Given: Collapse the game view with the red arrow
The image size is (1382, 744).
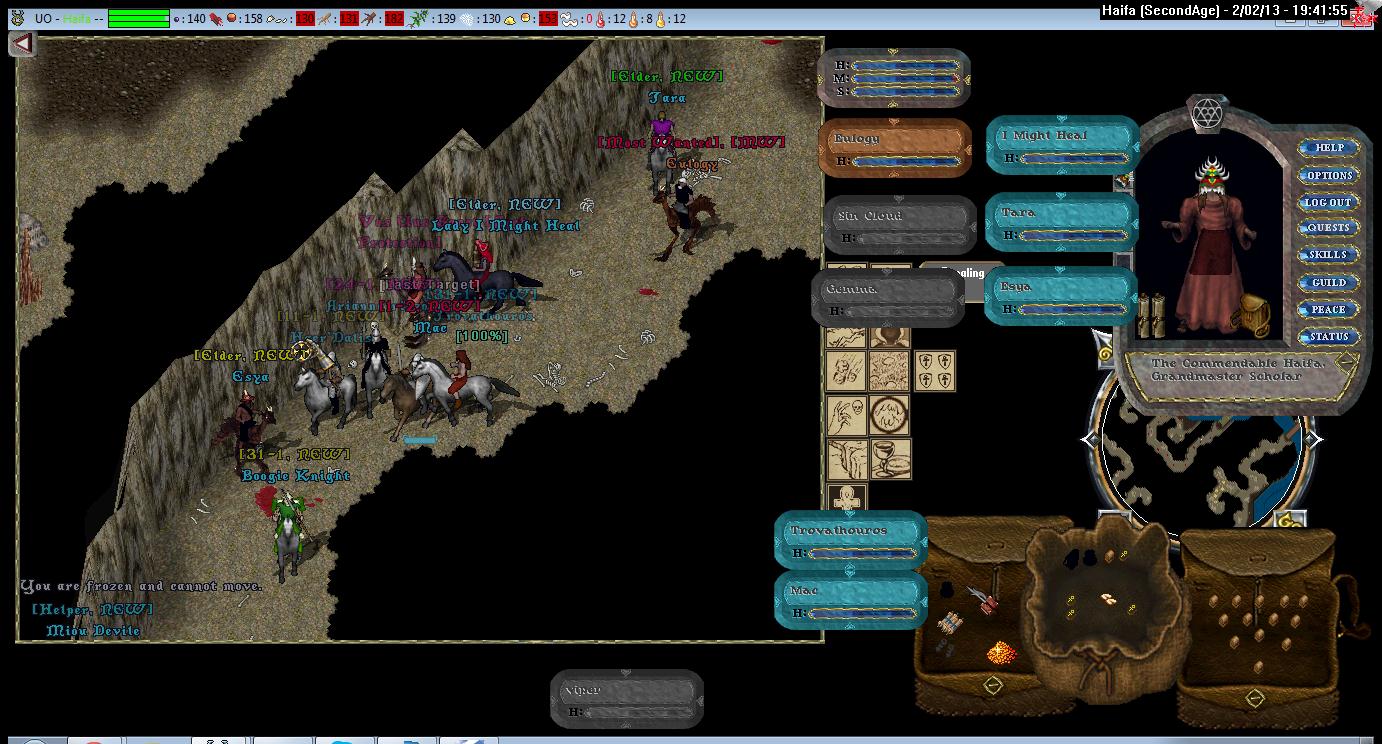Looking at the screenshot, I should click(23, 44).
